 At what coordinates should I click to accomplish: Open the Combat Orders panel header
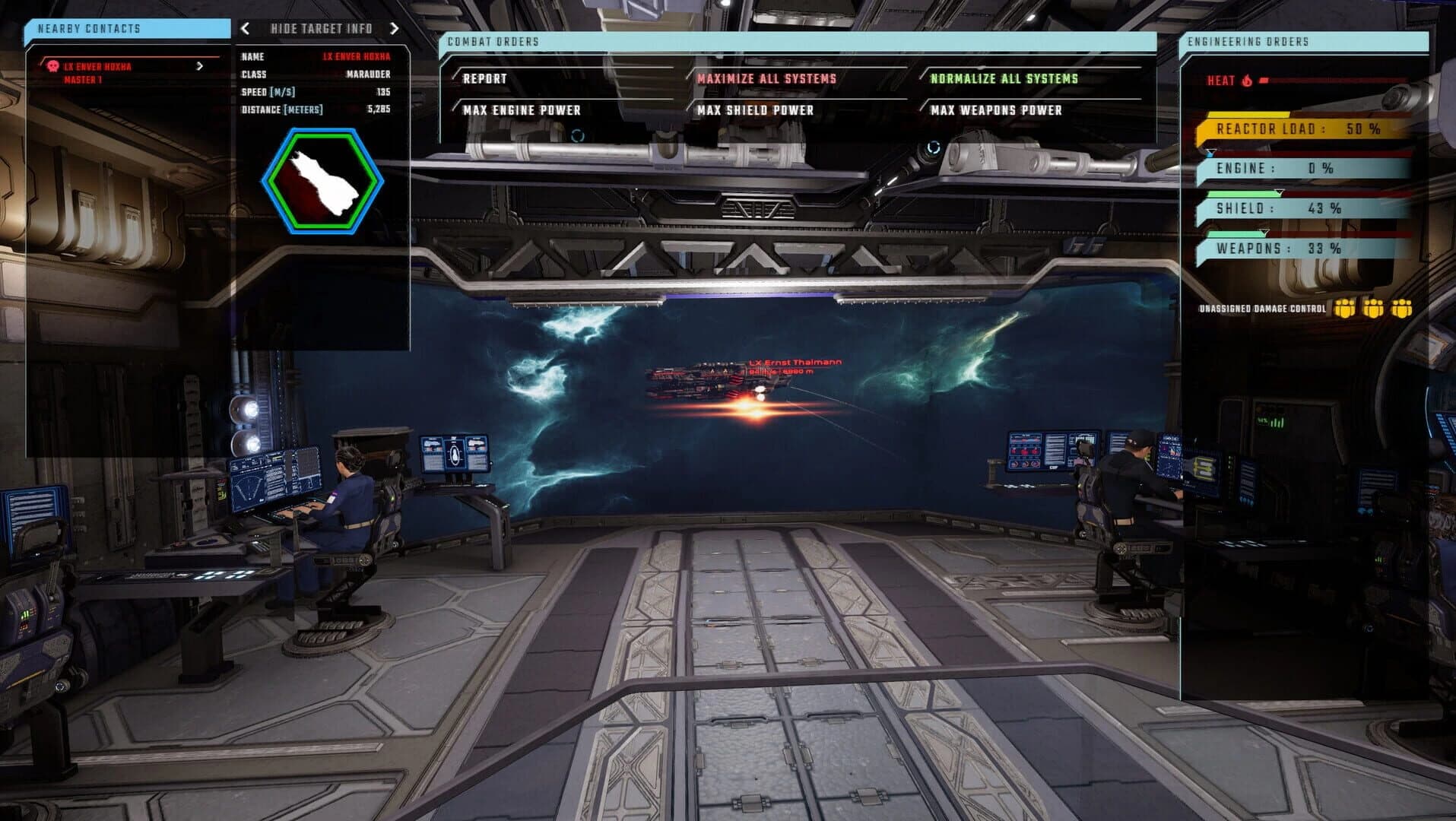pyautogui.click(x=492, y=43)
